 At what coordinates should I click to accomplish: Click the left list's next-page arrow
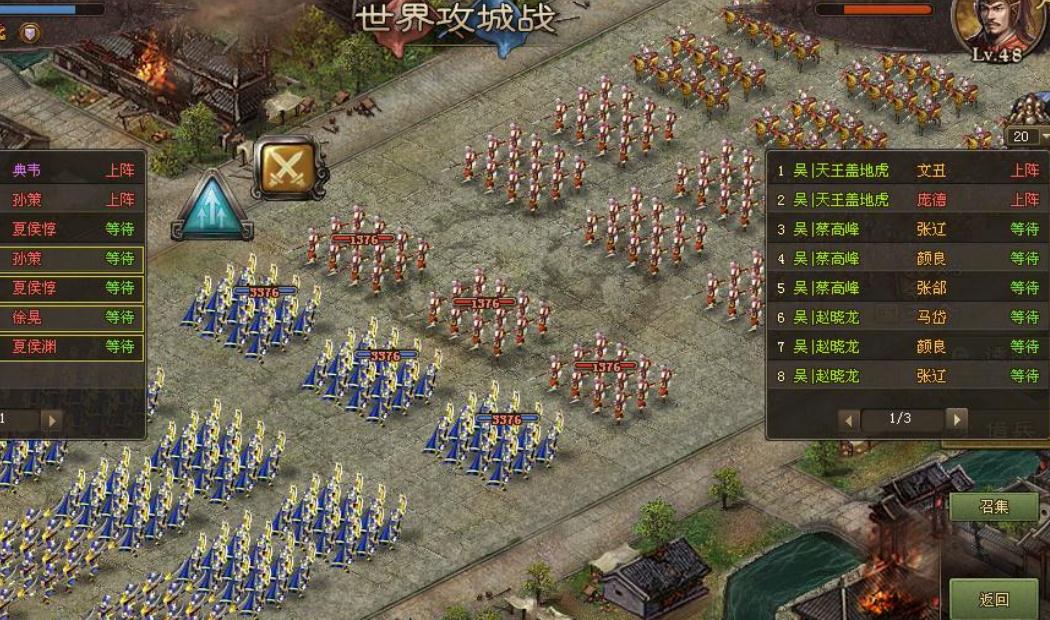click(x=50, y=420)
